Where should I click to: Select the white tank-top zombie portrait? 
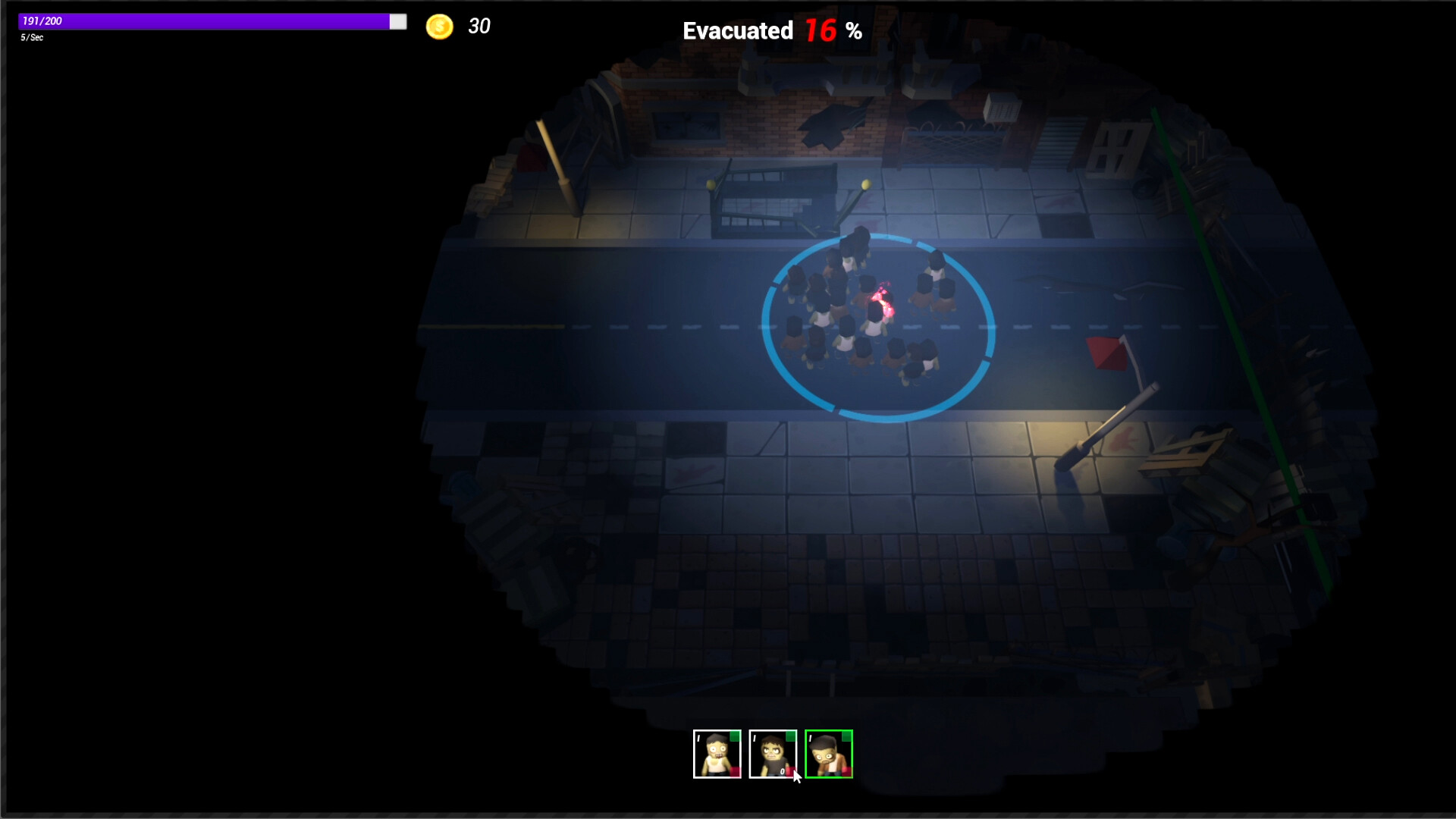pos(717,753)
